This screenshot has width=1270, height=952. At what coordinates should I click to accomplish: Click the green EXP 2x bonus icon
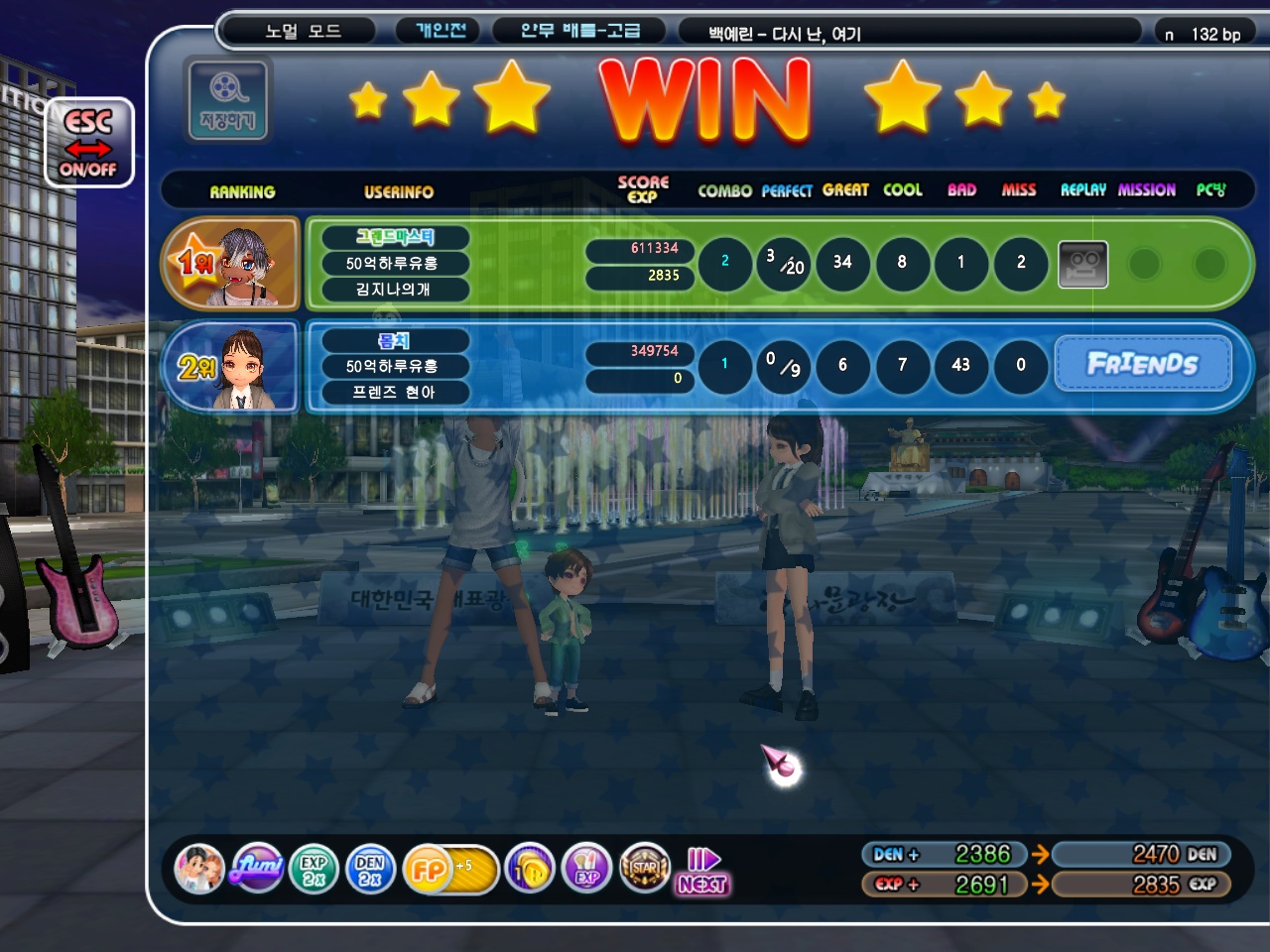tap(314, 870)
